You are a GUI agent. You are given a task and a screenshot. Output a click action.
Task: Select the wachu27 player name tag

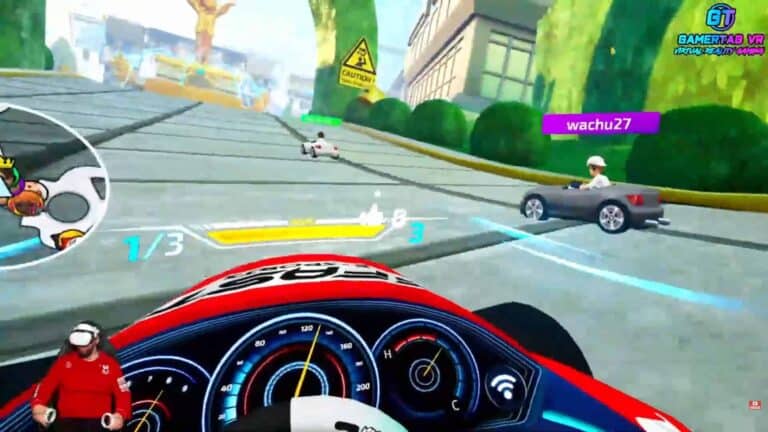coord(600,124)
